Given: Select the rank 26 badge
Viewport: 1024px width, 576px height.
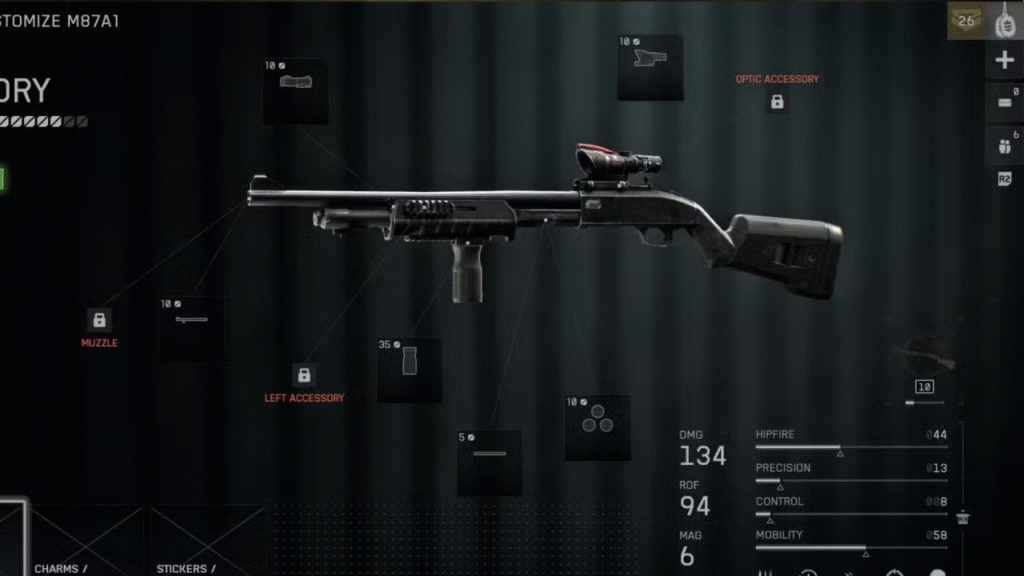Looking at the screenshot, I should (966, 21).
